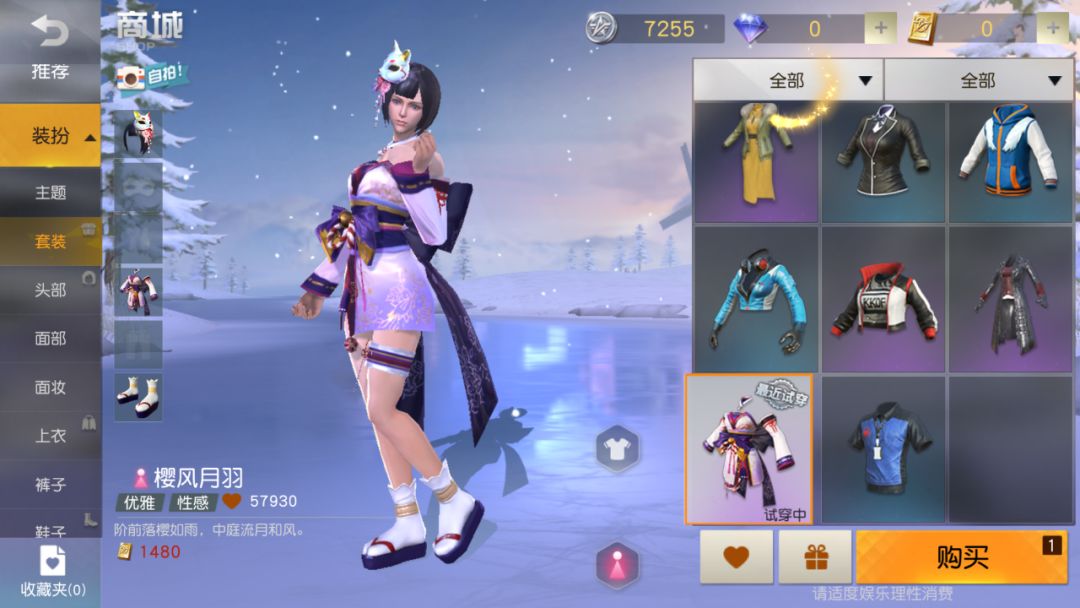Viewport: 1080px width, 608px height.
Task: Choose the 裤子 pants category
Action: pos(50,485)
